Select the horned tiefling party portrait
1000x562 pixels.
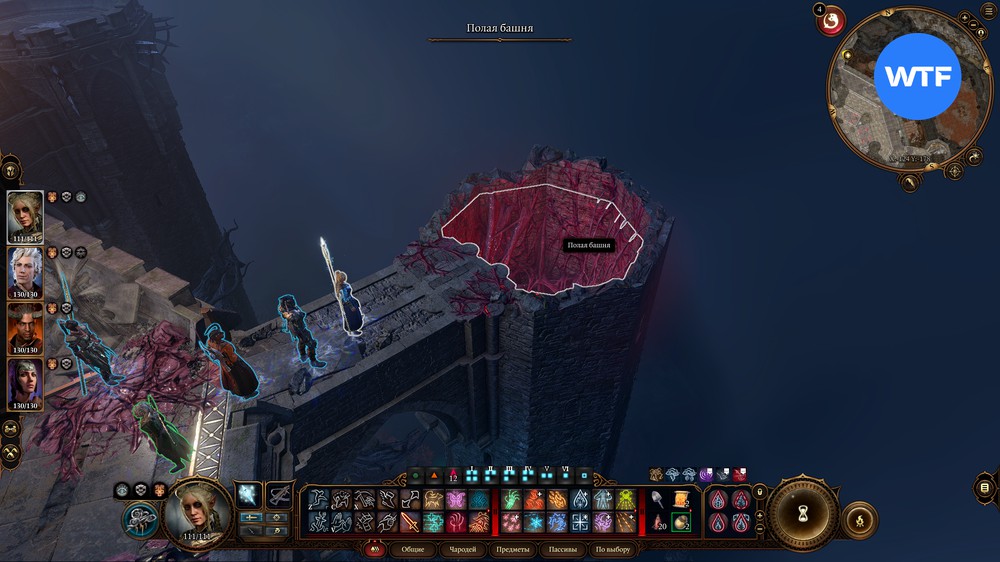point(26,328)
